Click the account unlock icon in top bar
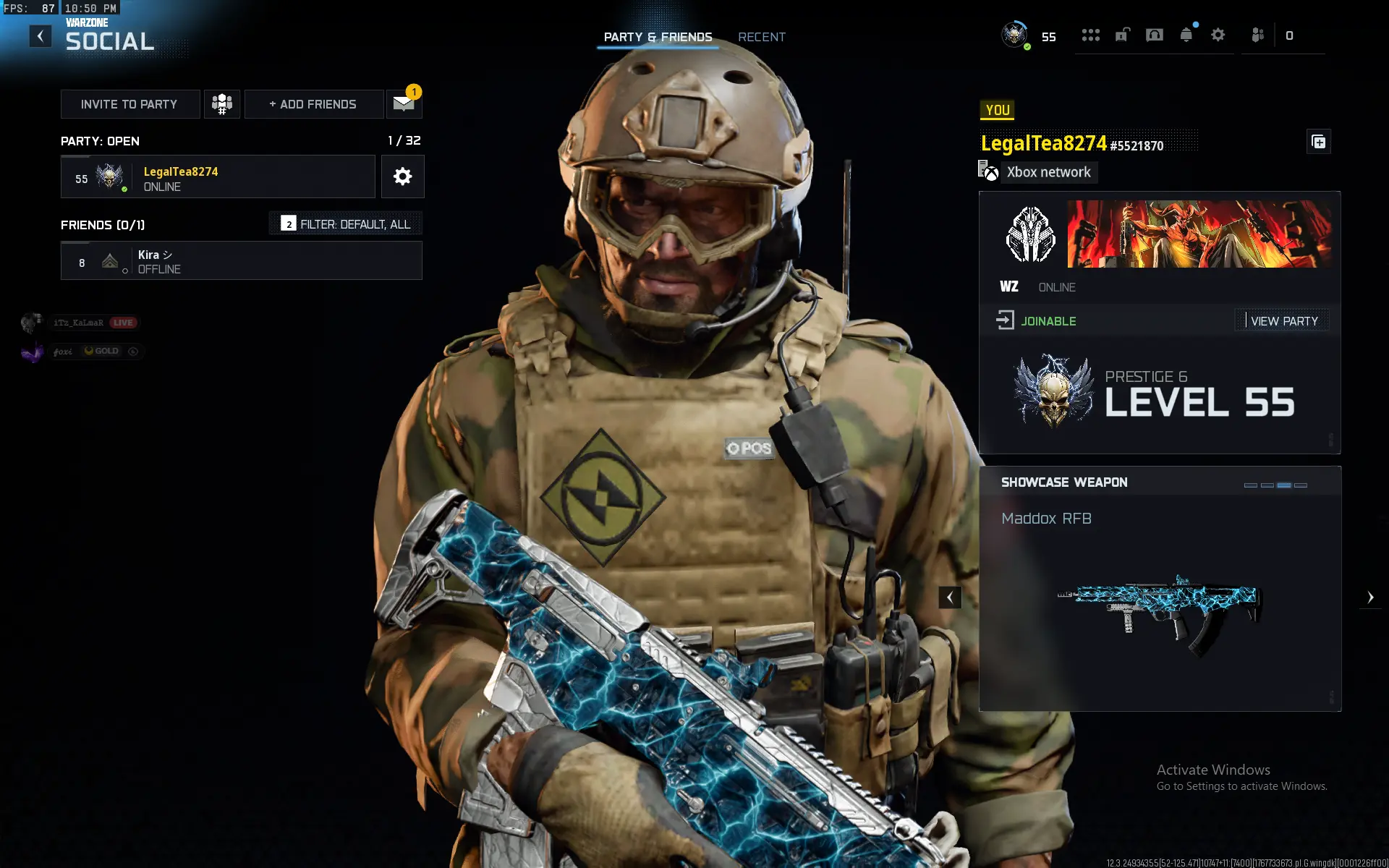 click(1123, 35)
